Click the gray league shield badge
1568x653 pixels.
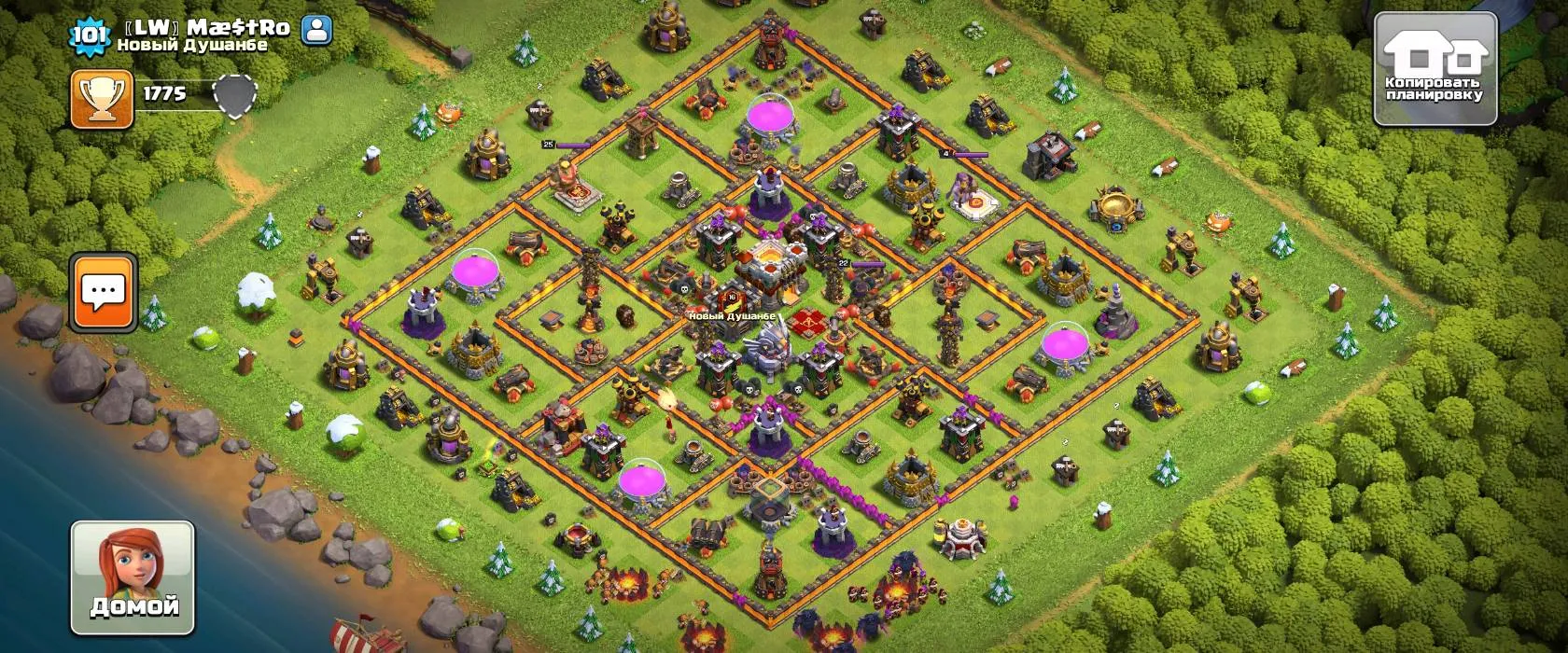pyautogui.click(x=234, y=95)
